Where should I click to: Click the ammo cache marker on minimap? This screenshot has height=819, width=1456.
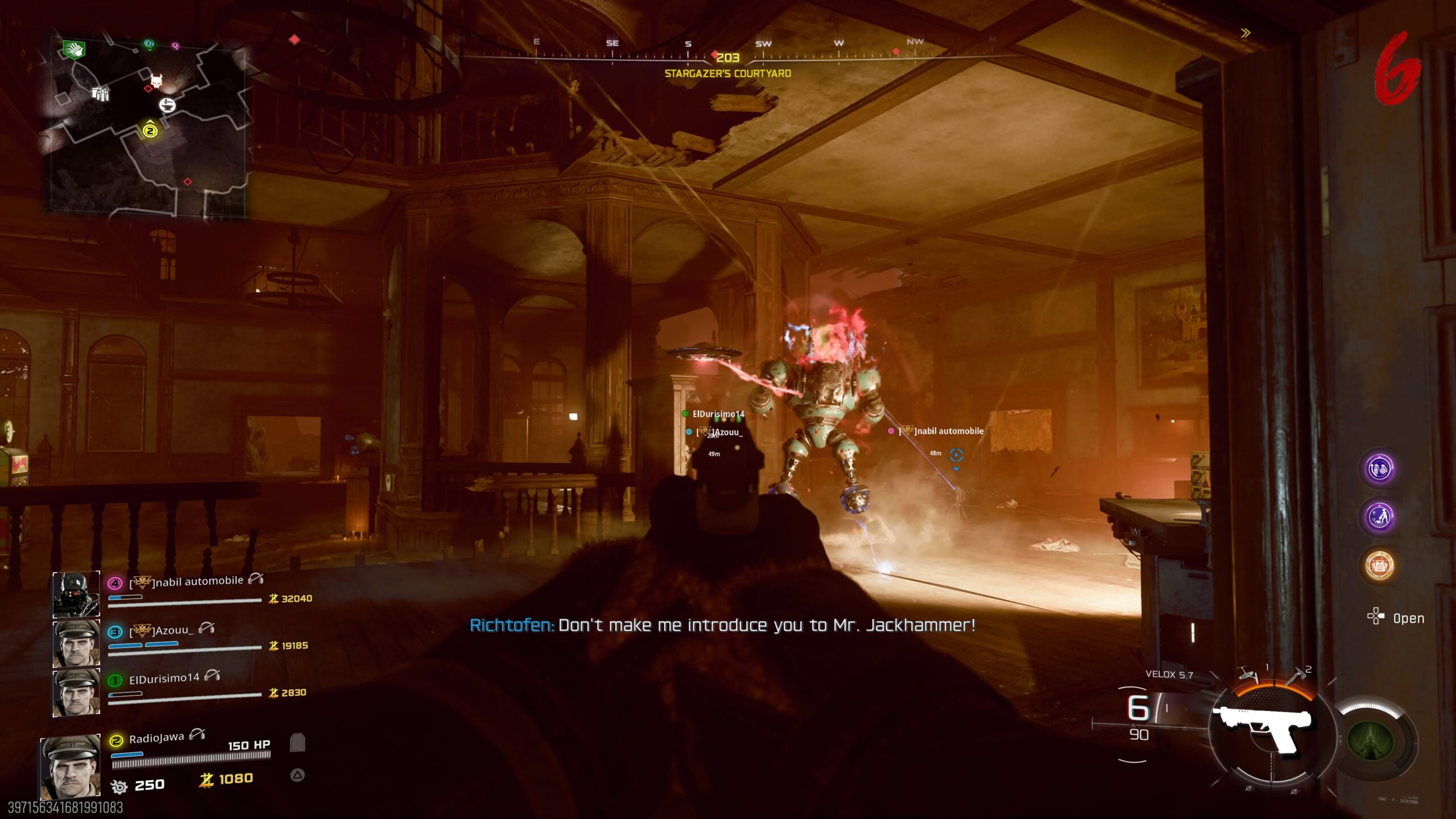(100, 93)
